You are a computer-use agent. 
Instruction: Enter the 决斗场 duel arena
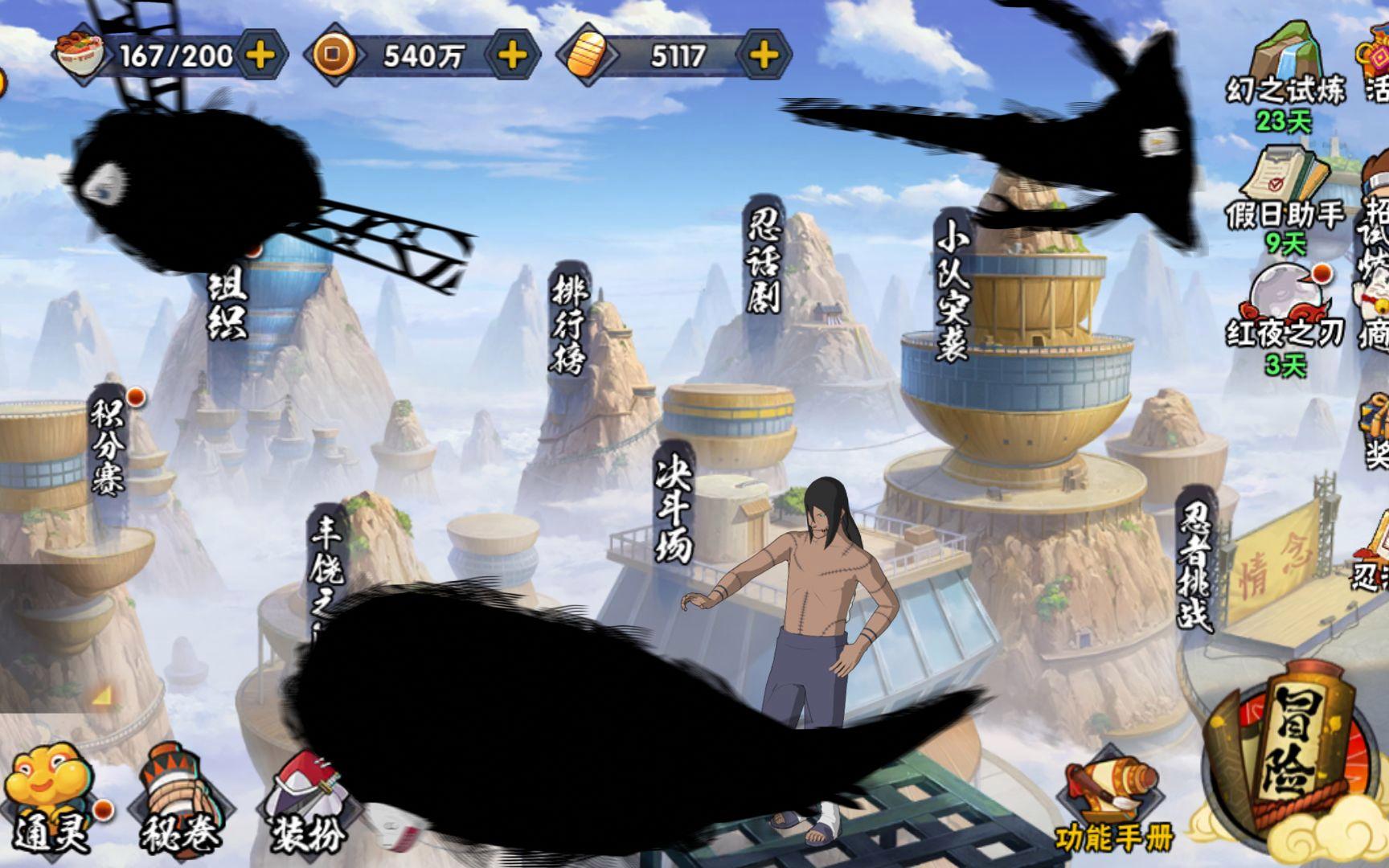[x=674, y=502]
